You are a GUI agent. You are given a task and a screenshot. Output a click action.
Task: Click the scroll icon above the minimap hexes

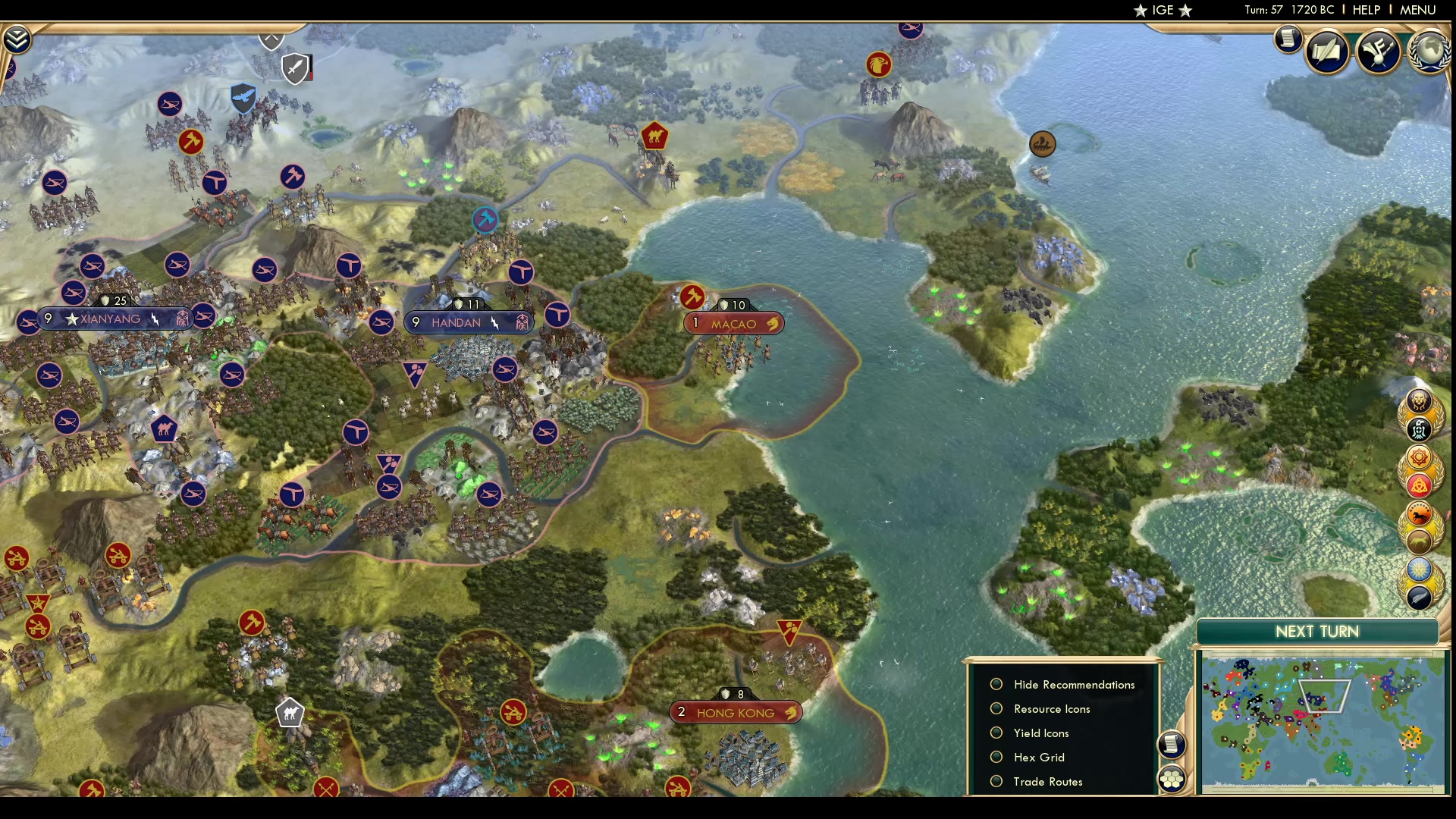pos(1172,745)
